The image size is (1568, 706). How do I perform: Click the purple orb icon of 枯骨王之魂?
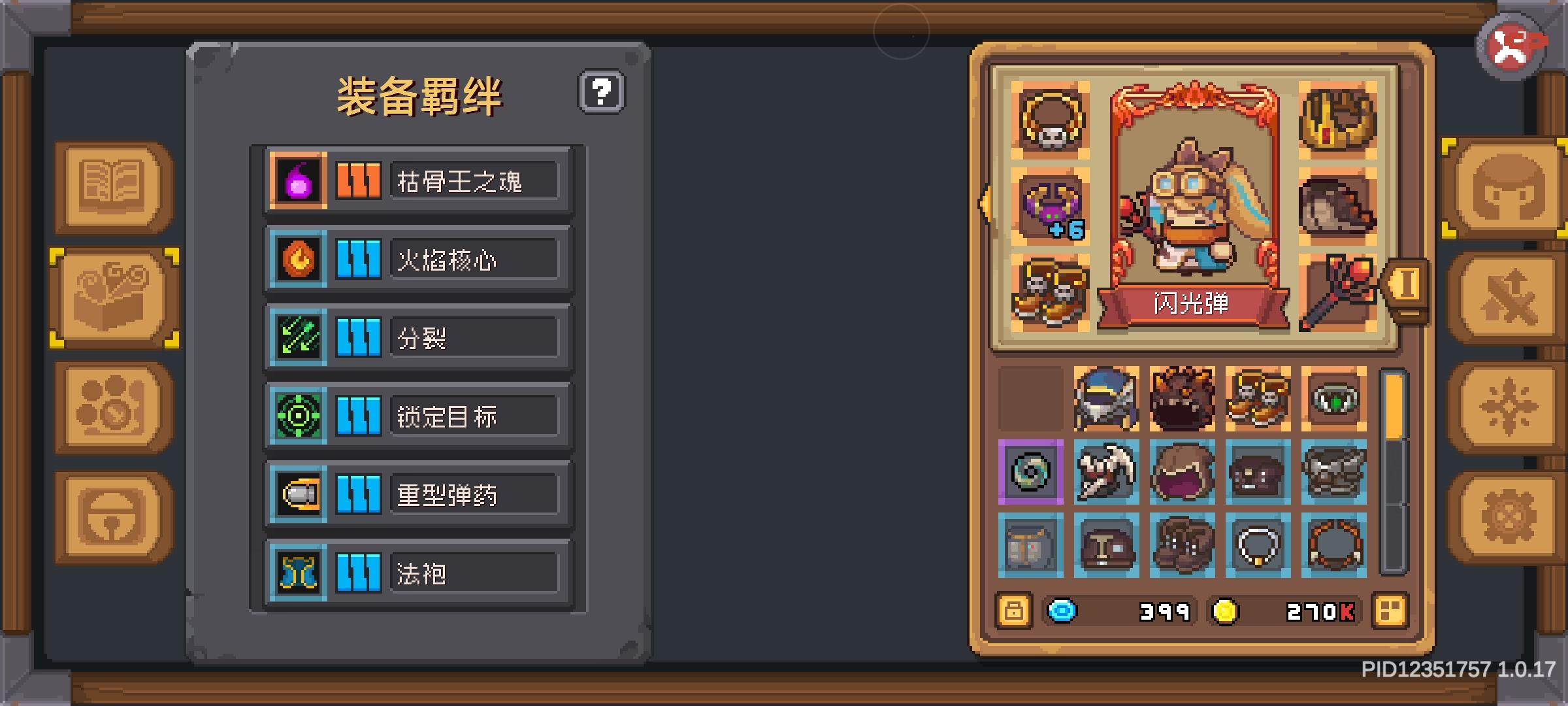tap(298, 180)
